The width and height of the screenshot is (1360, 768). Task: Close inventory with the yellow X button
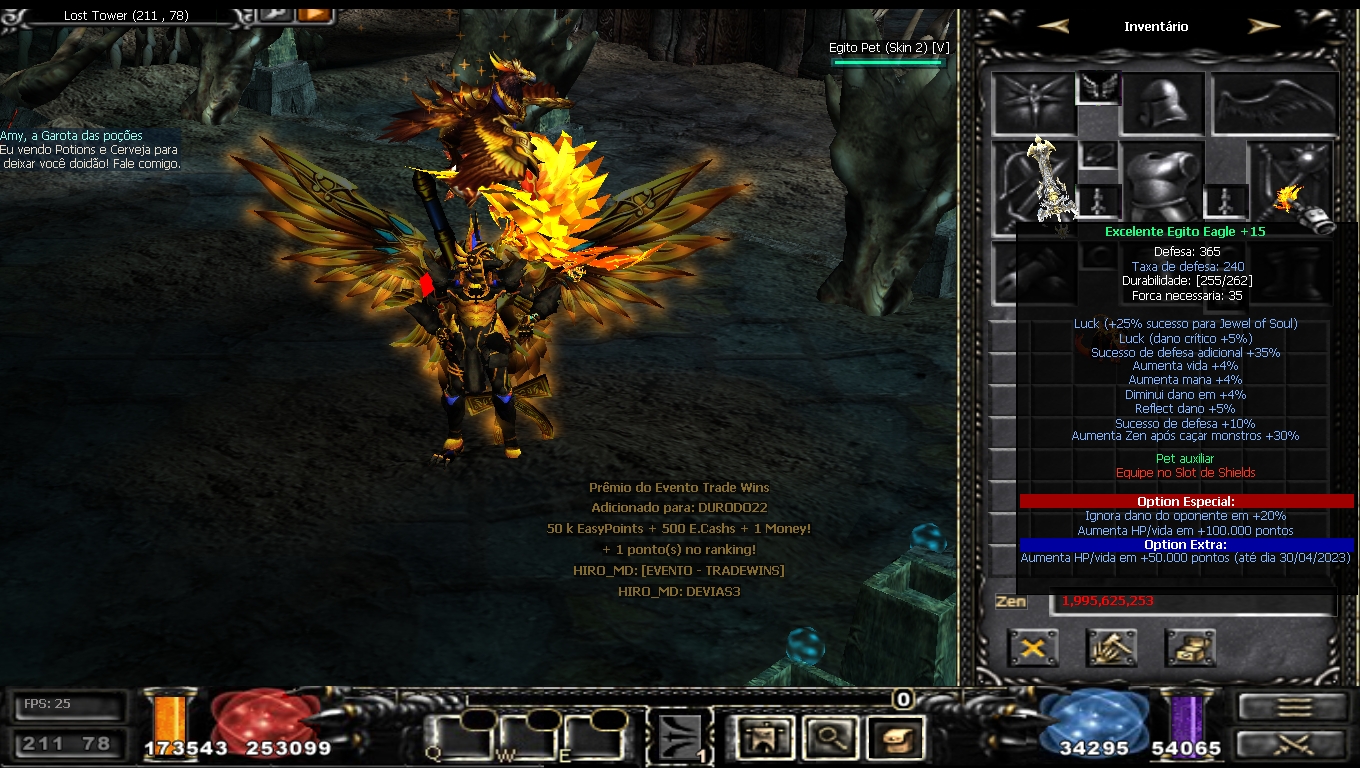tap(1033, 648)
